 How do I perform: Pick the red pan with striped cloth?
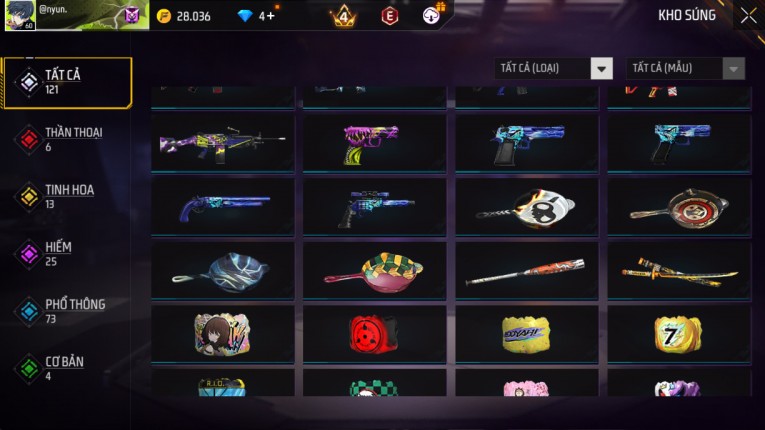click(x=375, y=270)
